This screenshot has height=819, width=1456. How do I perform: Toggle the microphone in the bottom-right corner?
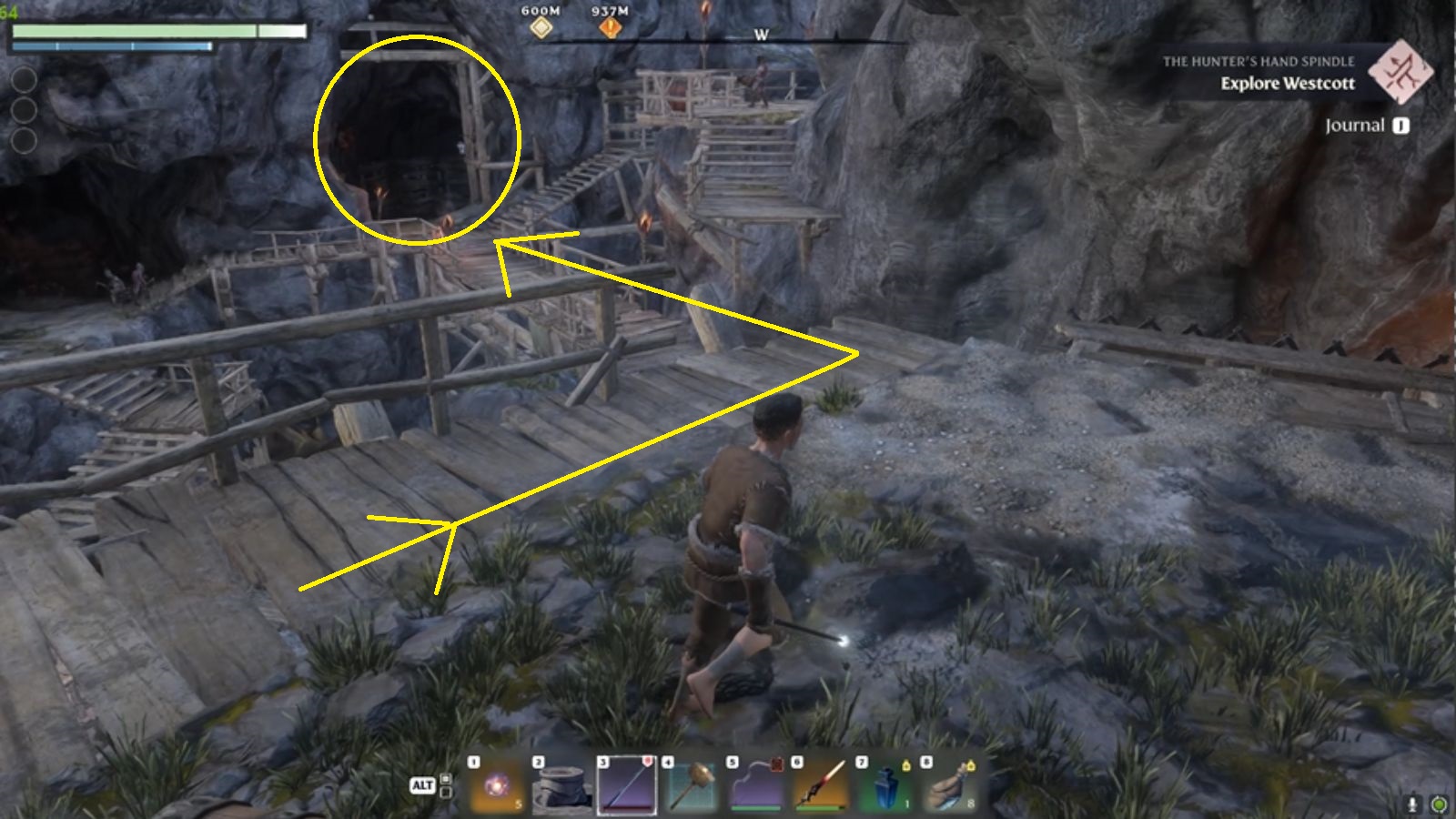(1411, 802)
